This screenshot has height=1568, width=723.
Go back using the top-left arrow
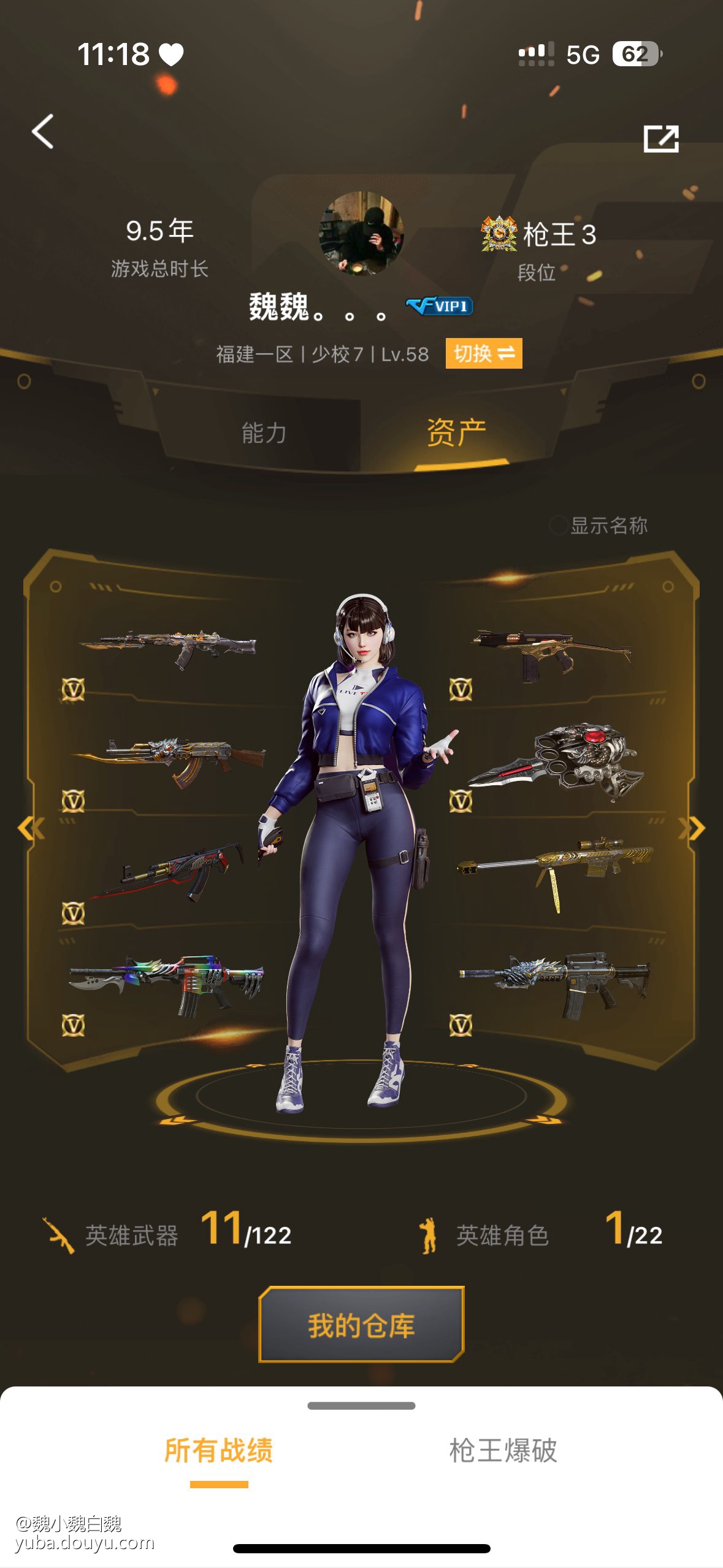[x=43, y=131]
